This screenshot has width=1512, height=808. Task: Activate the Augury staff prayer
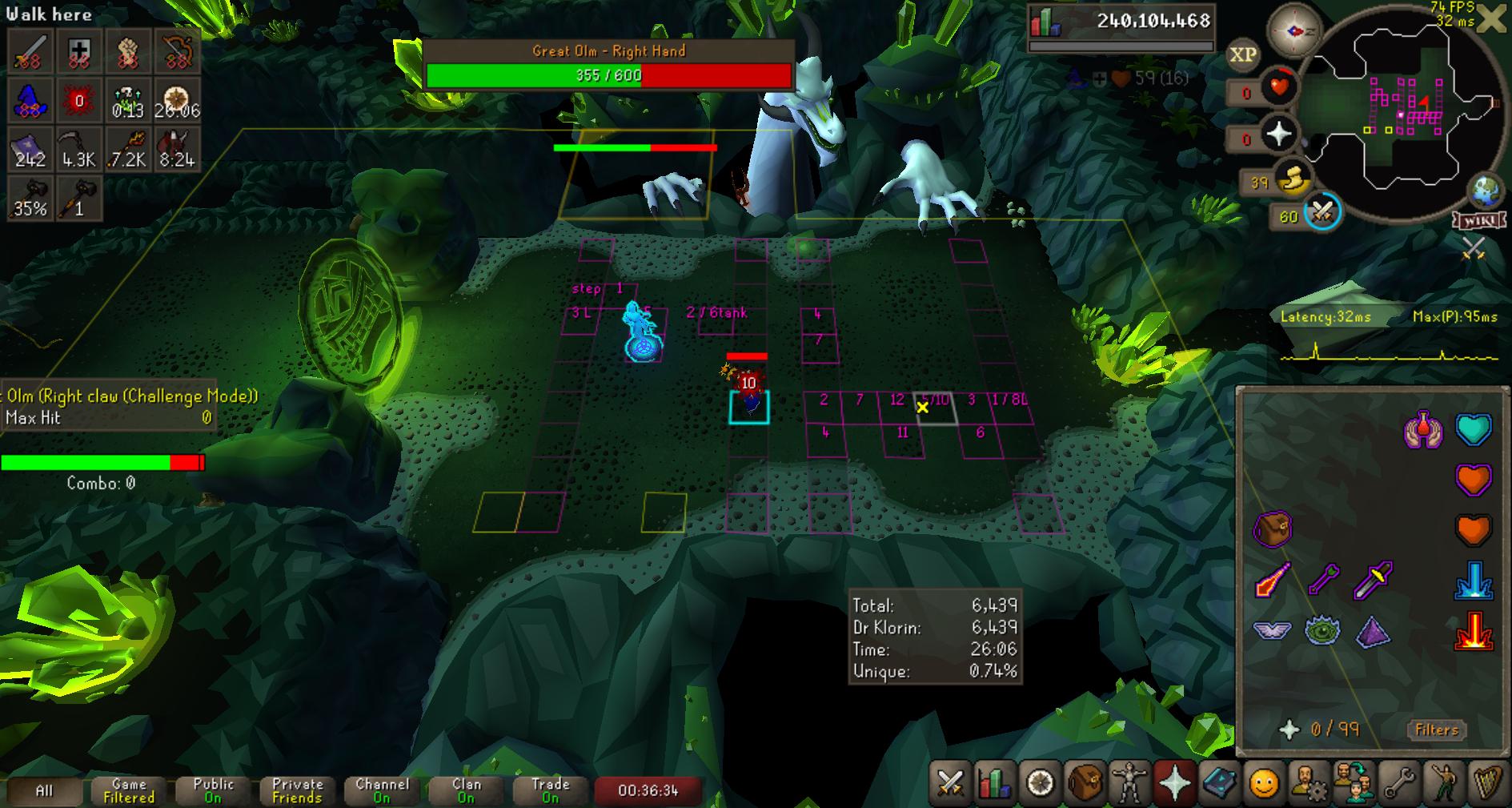click(x=1323, y=580)
